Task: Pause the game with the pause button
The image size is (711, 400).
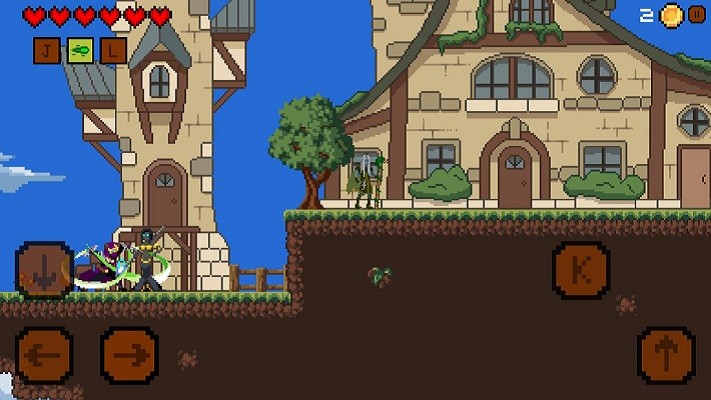Action: click(x=696, y=14)
